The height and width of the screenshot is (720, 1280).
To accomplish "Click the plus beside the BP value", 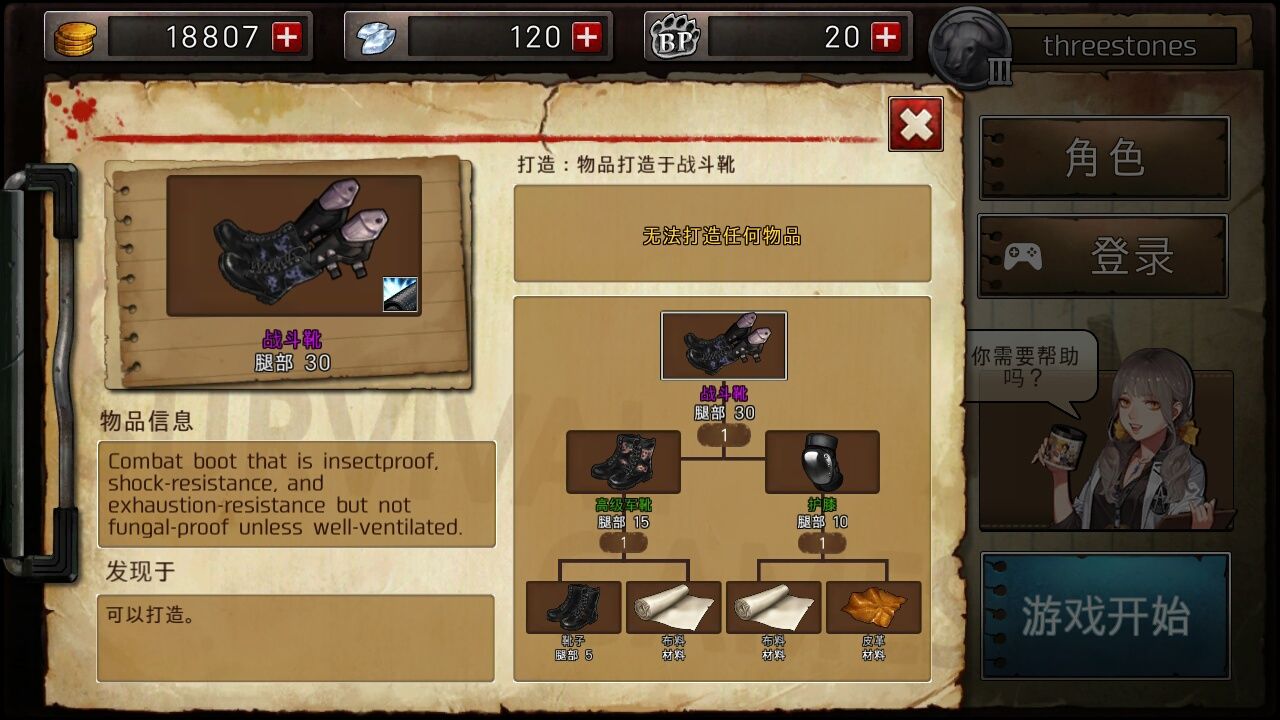I will 884,36.
